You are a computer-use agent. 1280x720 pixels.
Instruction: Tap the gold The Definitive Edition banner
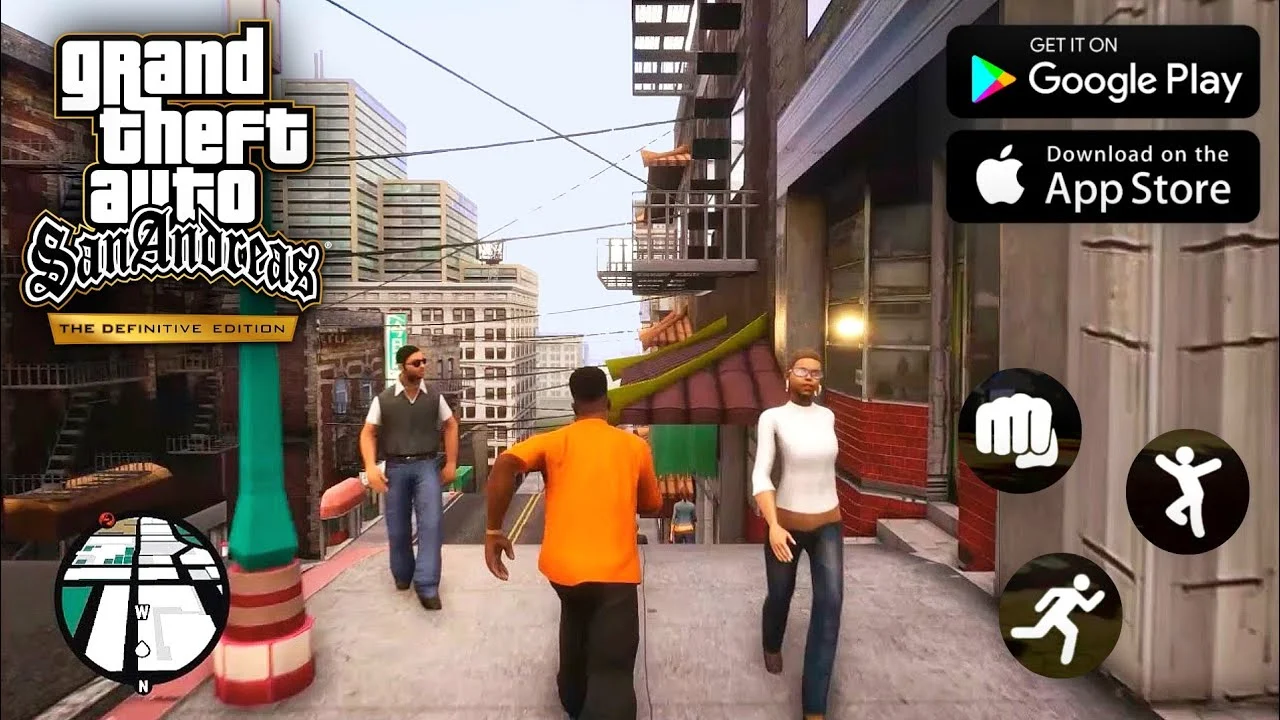point(172,327)
